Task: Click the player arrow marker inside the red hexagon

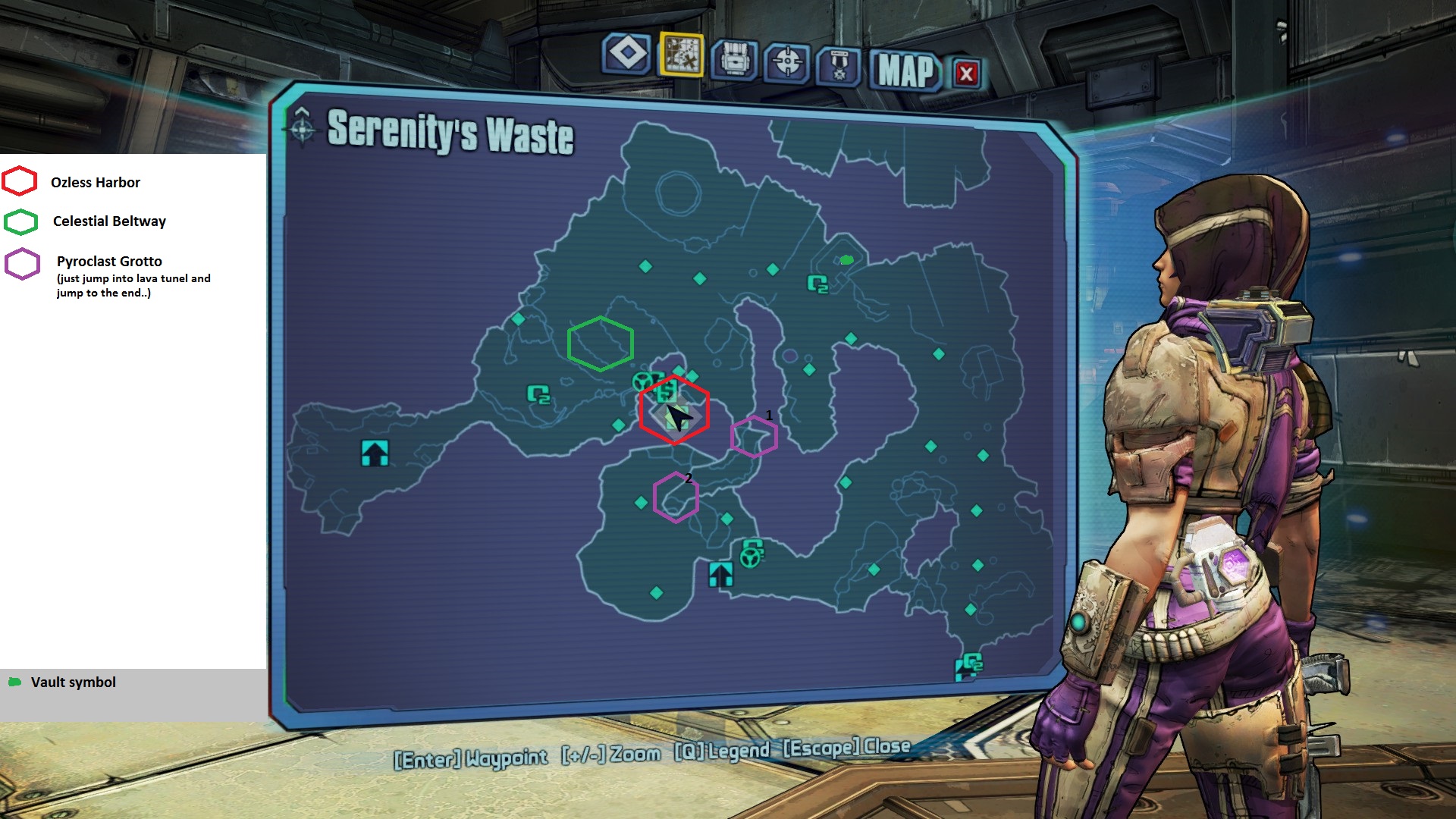Action: click(x=678, y=417)
